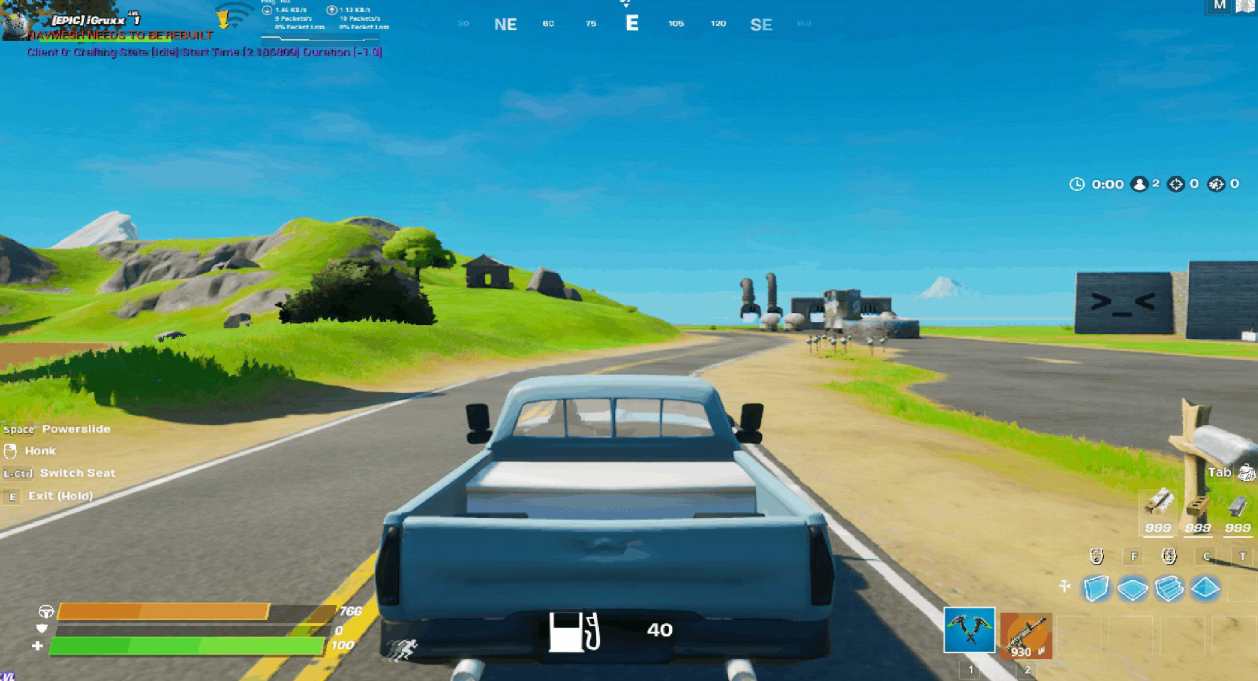Choose the pyramid roof building piece
1258x681 pixels.
click(1205, 589)
